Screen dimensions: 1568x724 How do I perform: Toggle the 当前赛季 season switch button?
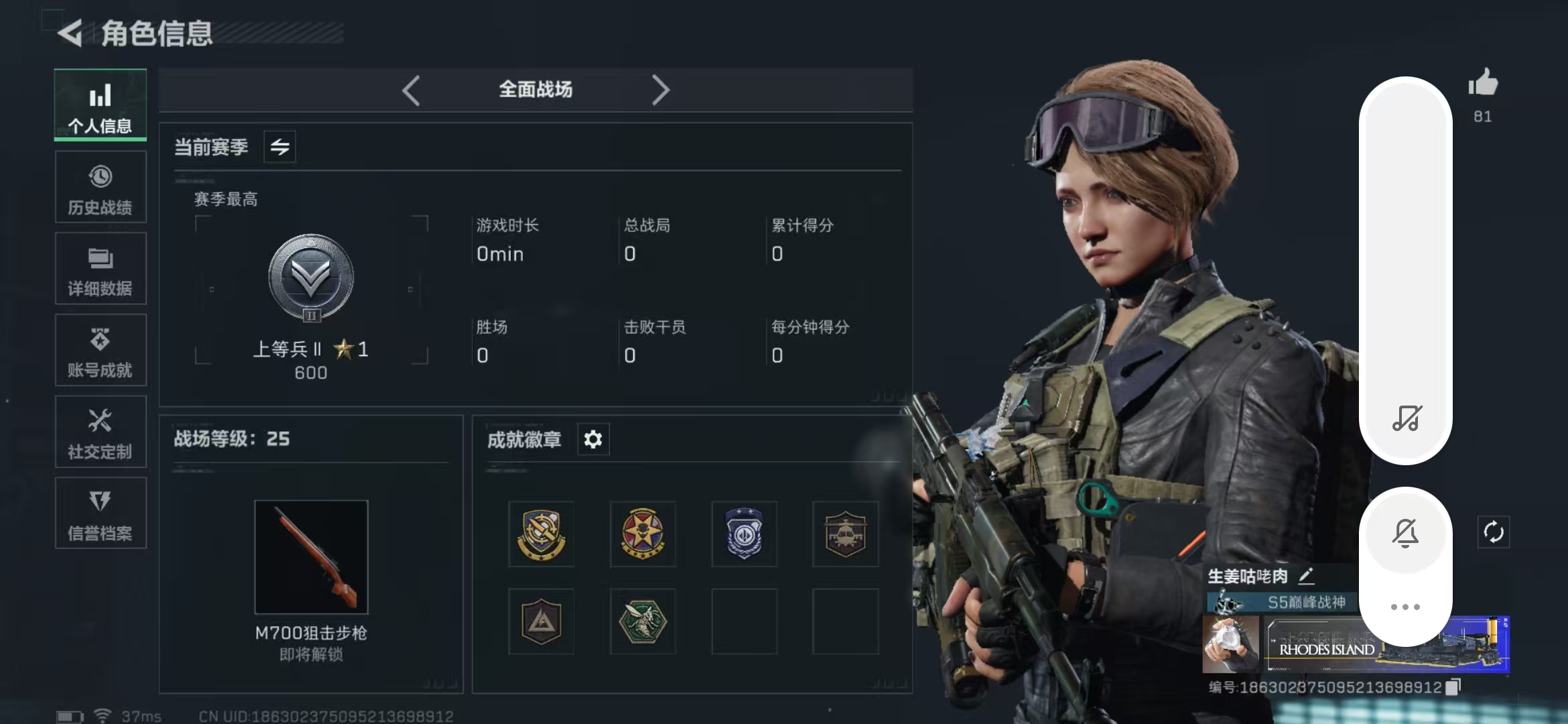pyautogui.click(x=279, y=147)
